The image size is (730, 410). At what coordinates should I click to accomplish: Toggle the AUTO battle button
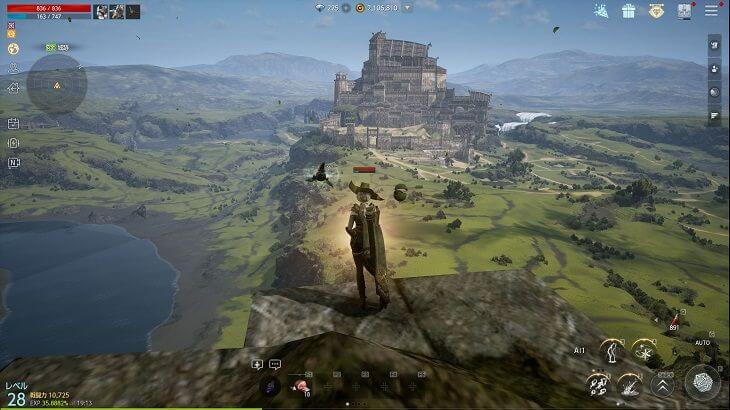702,343
